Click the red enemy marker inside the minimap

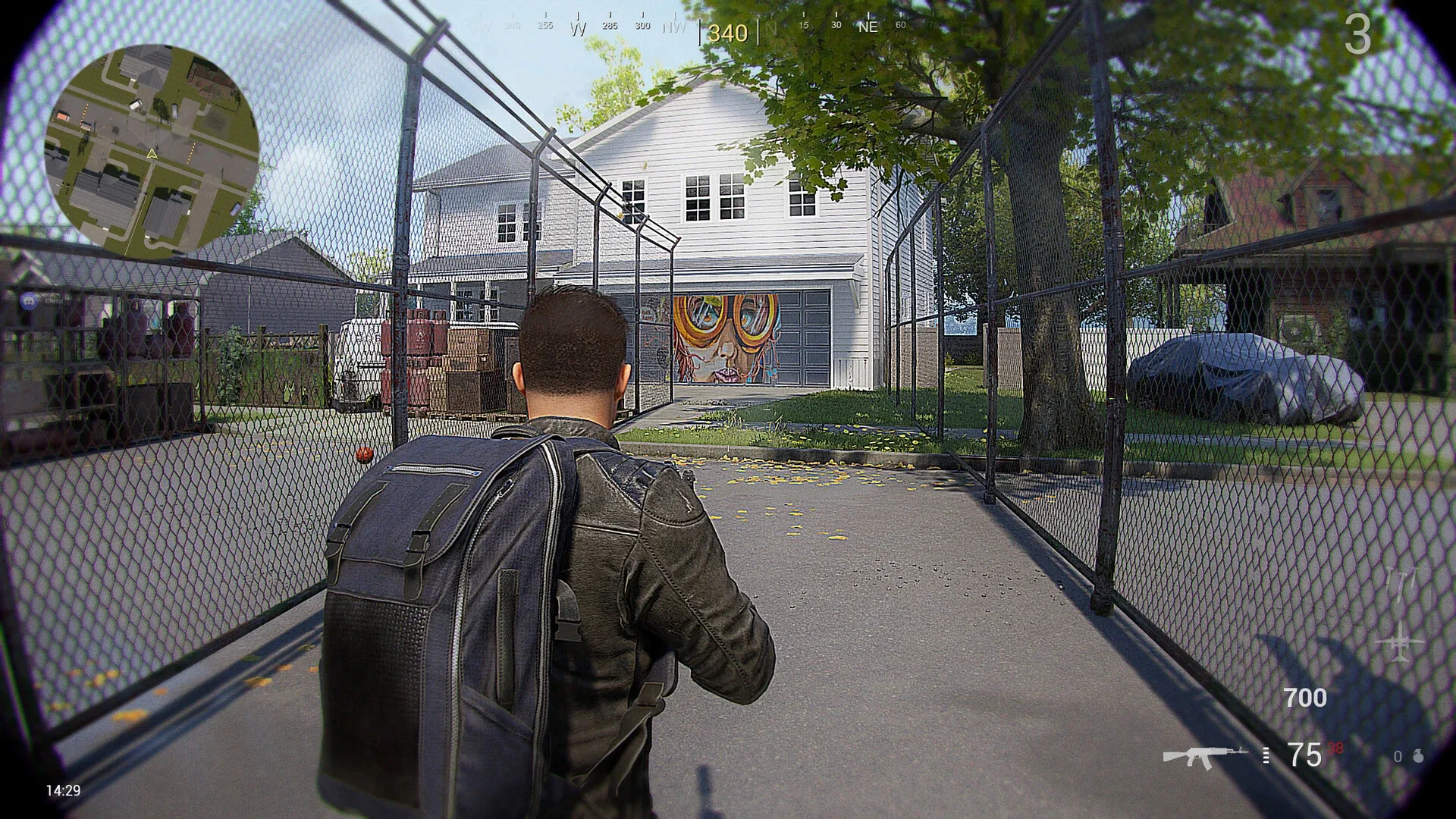(x=63, y=115)
